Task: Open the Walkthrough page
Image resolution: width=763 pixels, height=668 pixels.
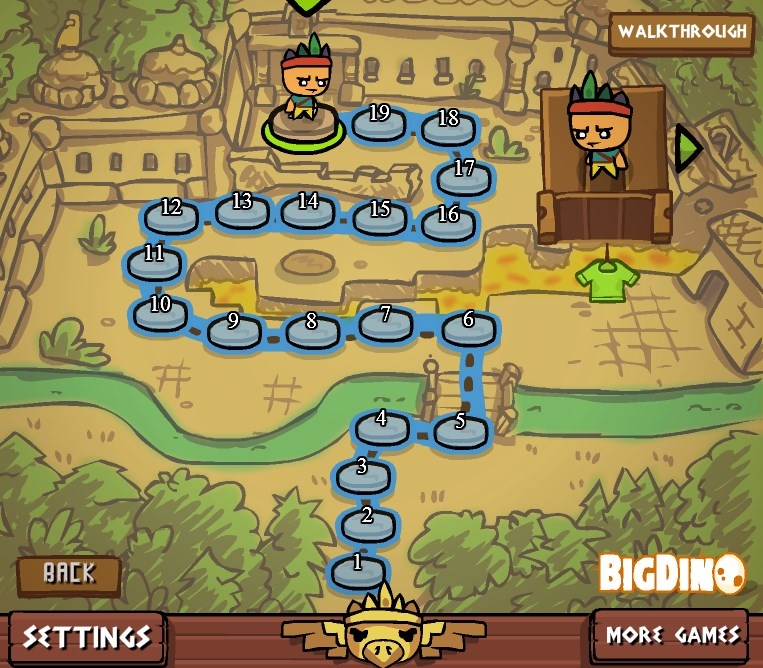Action: point(681,32)
